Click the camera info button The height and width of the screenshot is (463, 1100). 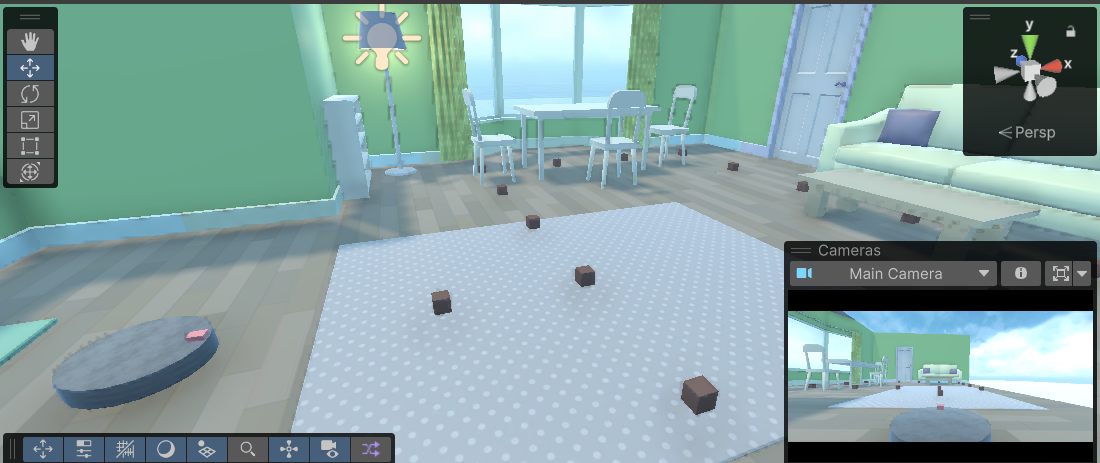point(1021,273)
